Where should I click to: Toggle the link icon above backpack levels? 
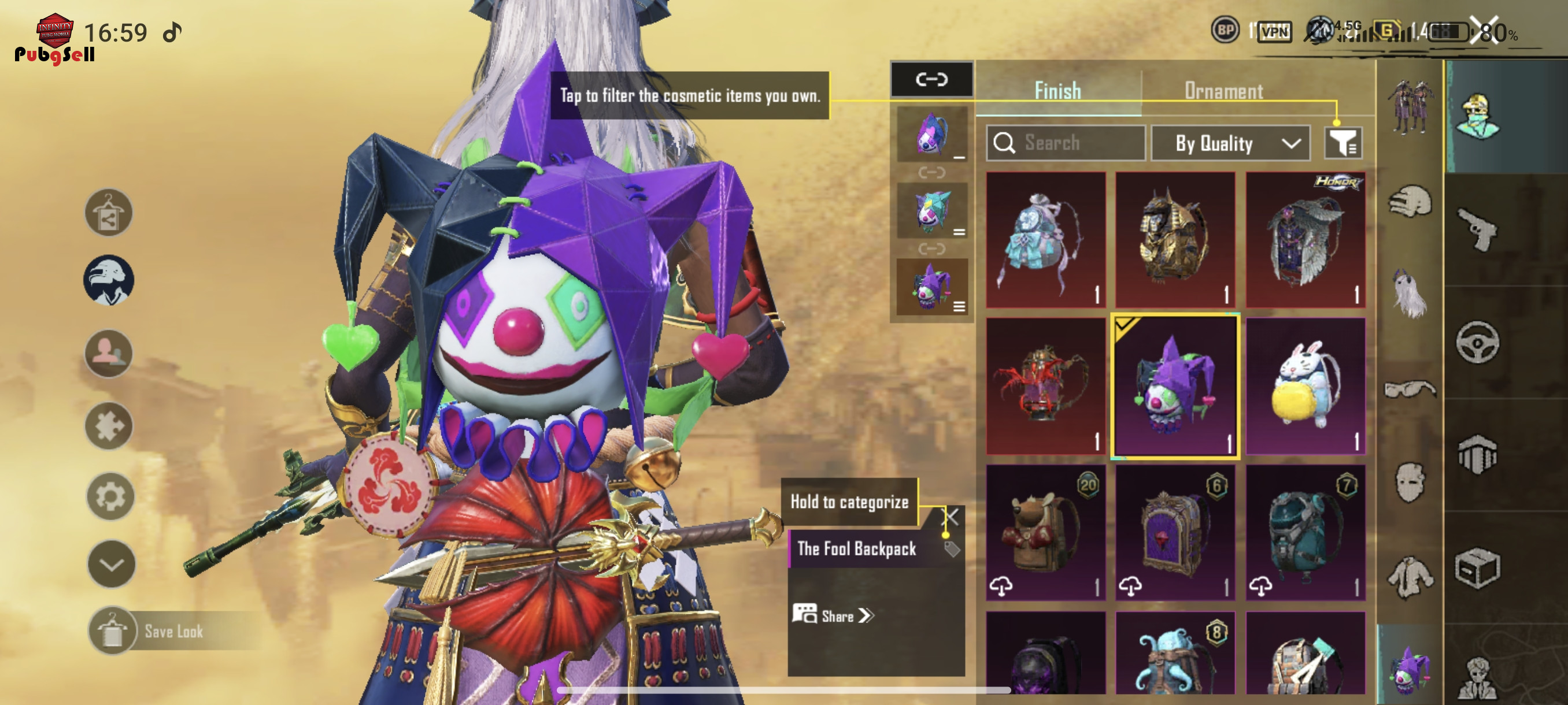[x=931, y=80]
